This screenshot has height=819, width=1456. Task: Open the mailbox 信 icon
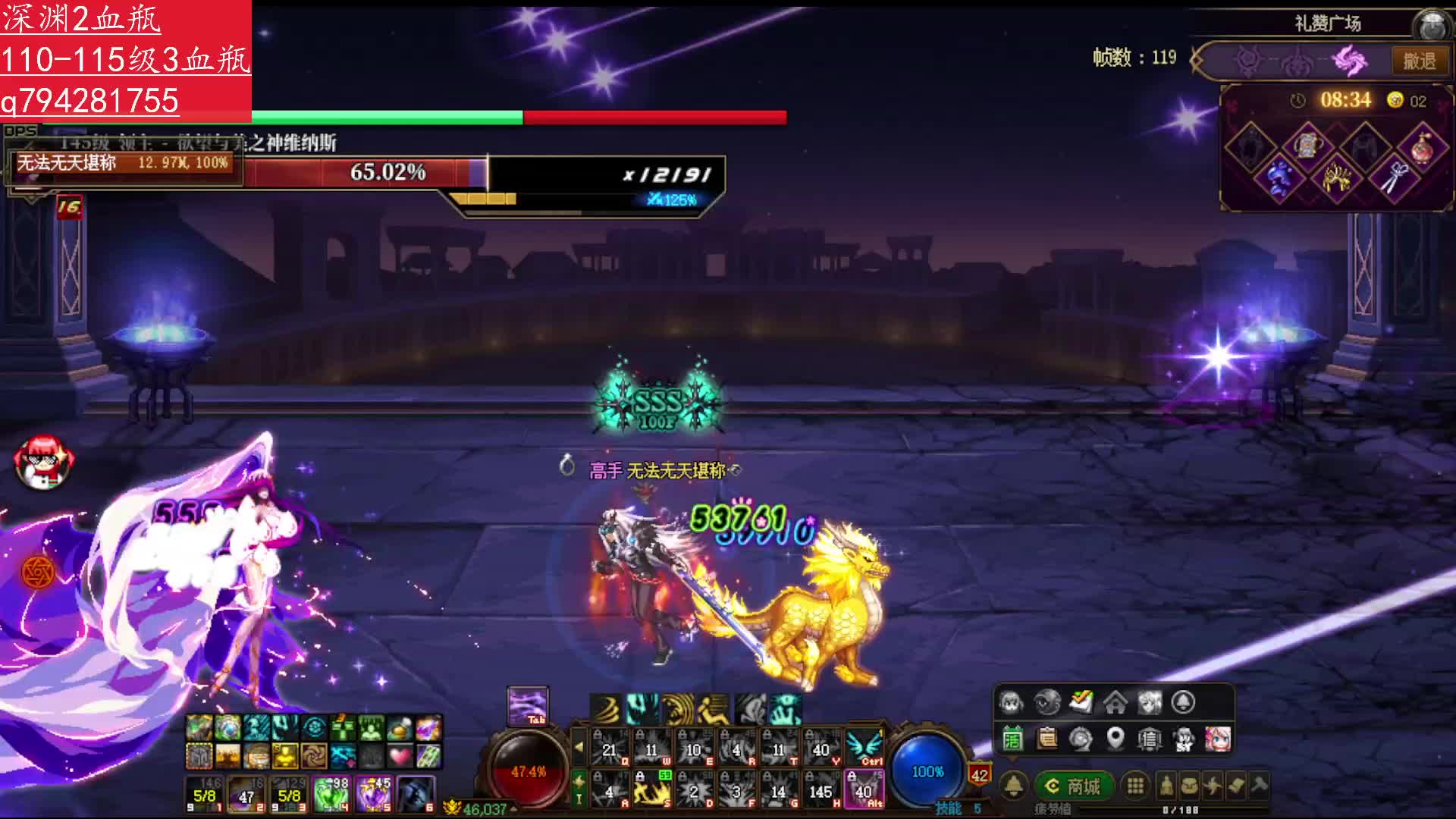point(1150,739)
